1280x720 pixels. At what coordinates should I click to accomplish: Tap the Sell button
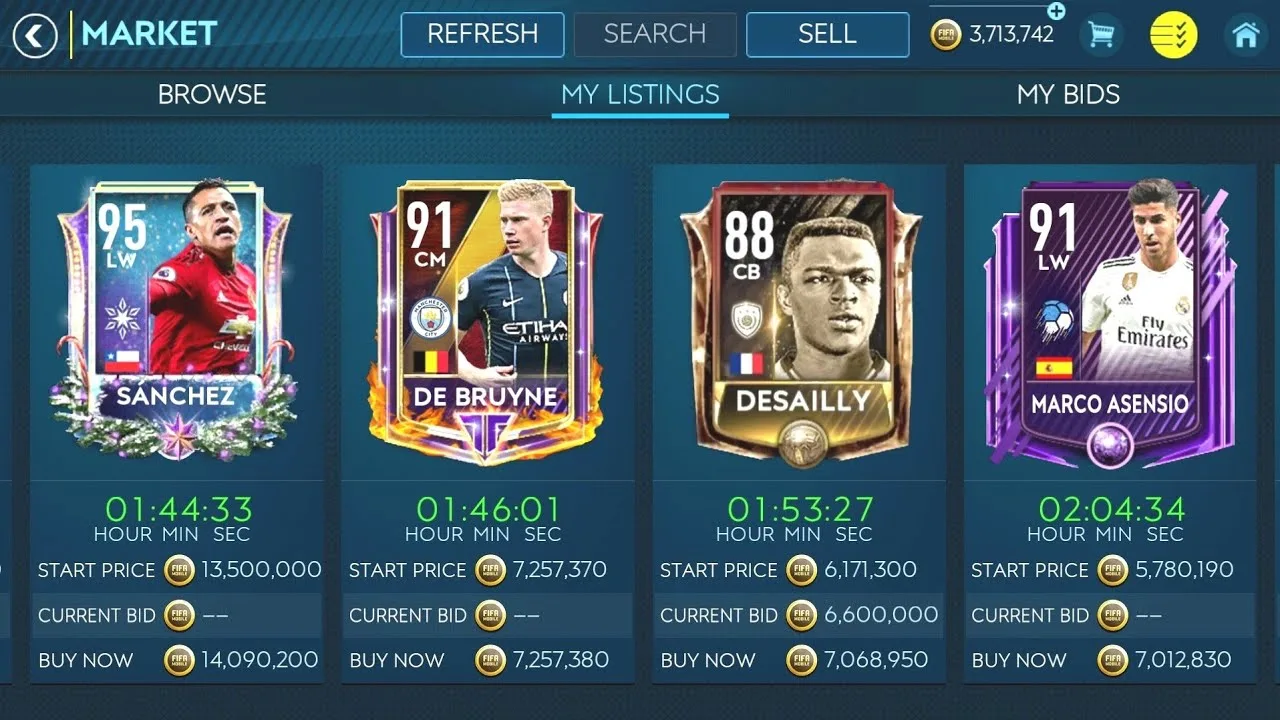pyautogui.click(x=827, y=34)
